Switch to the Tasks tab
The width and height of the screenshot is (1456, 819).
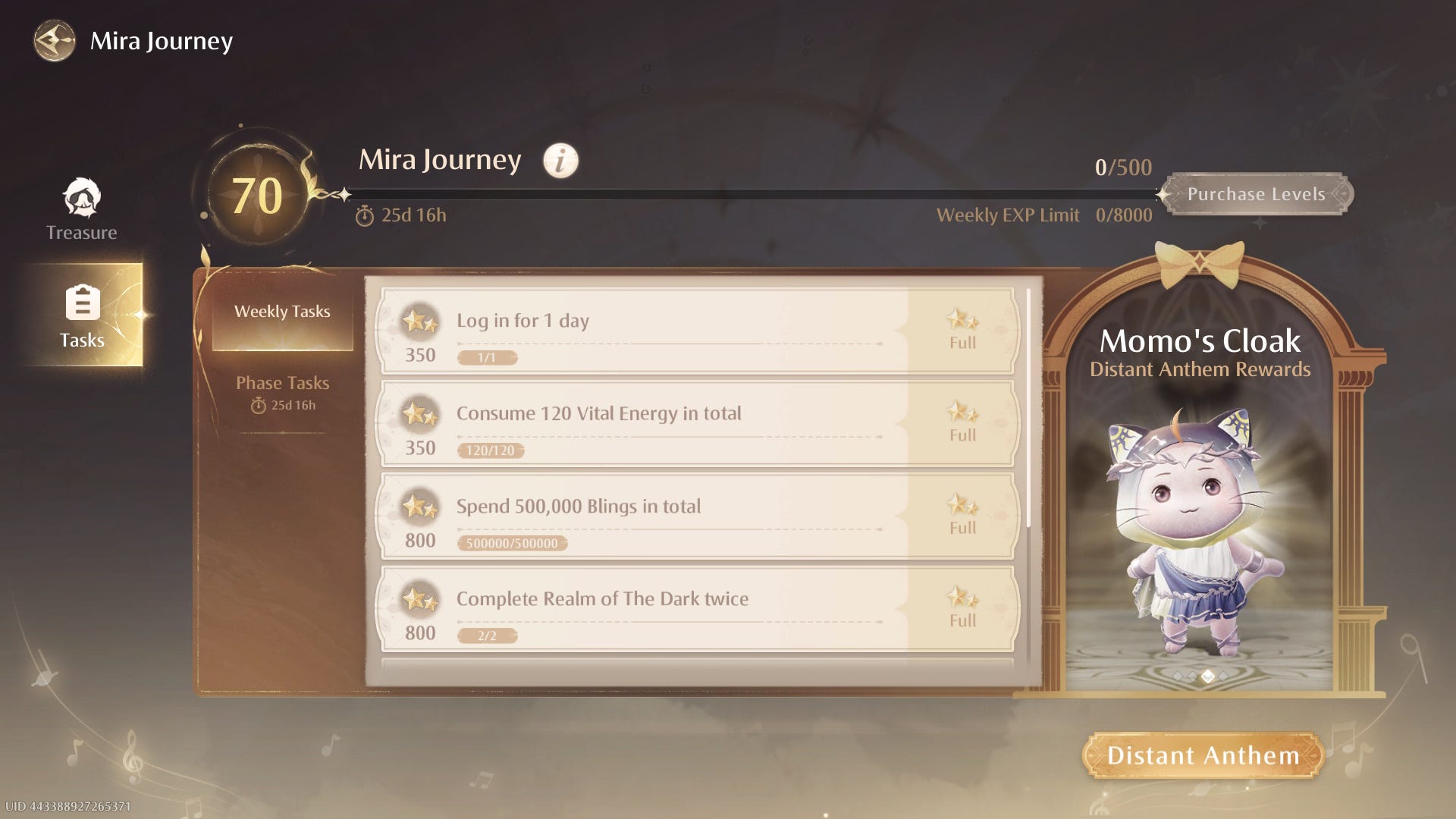coord(82,315)
